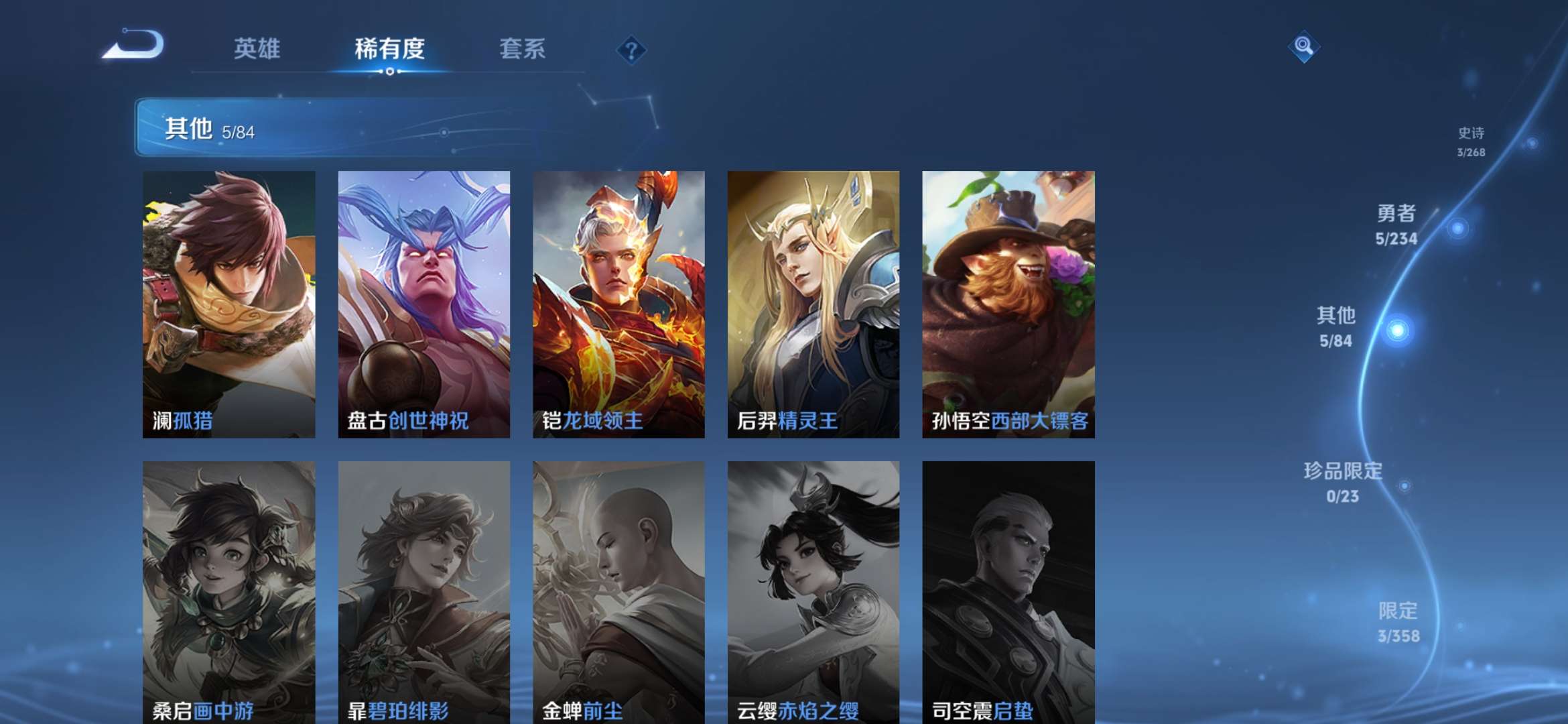This screenshot has width=1568, height=724.
Task: Click the curved progress line marker on the right
Action: click(1397, 328)
